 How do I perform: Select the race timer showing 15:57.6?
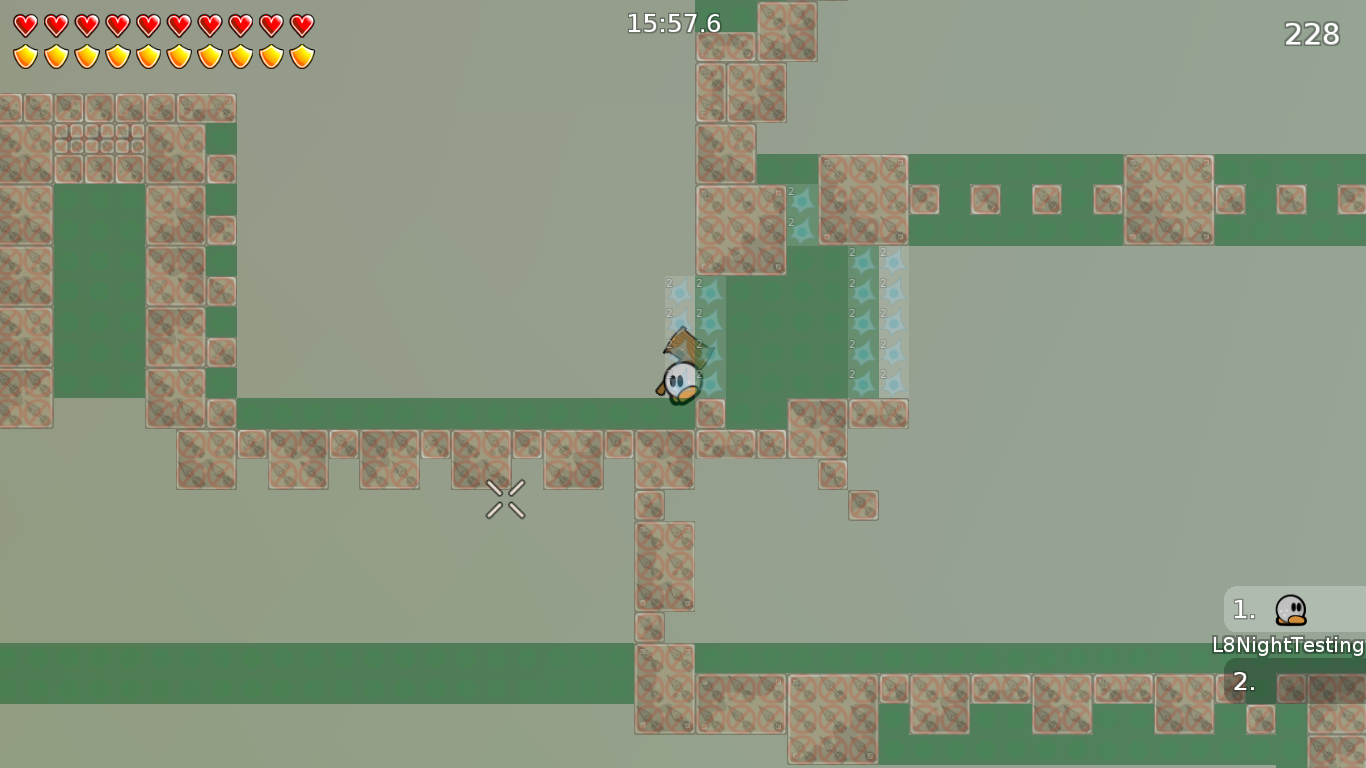coord(673,23)
